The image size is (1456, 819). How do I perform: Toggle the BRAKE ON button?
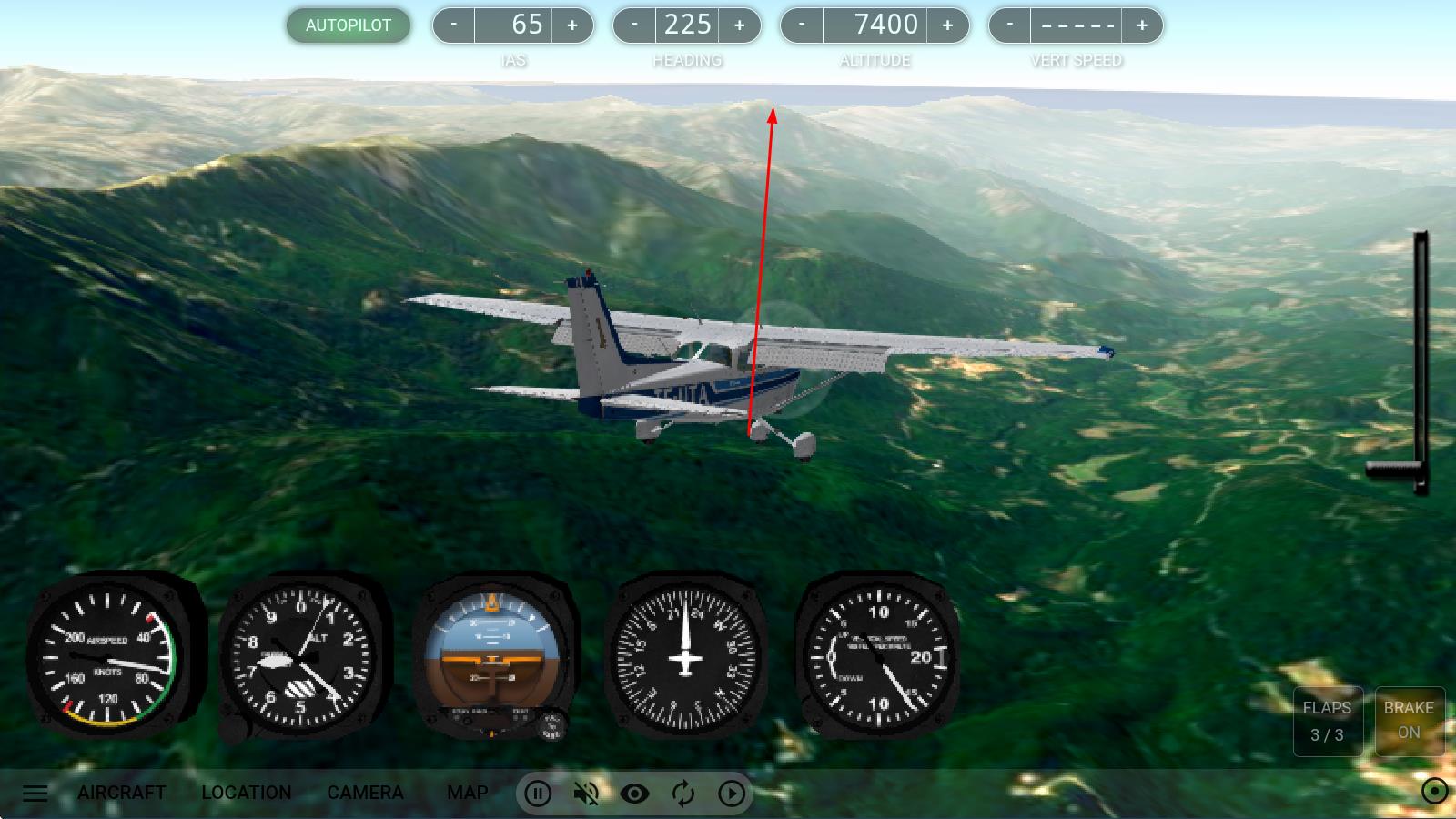tap(1409, 721)
